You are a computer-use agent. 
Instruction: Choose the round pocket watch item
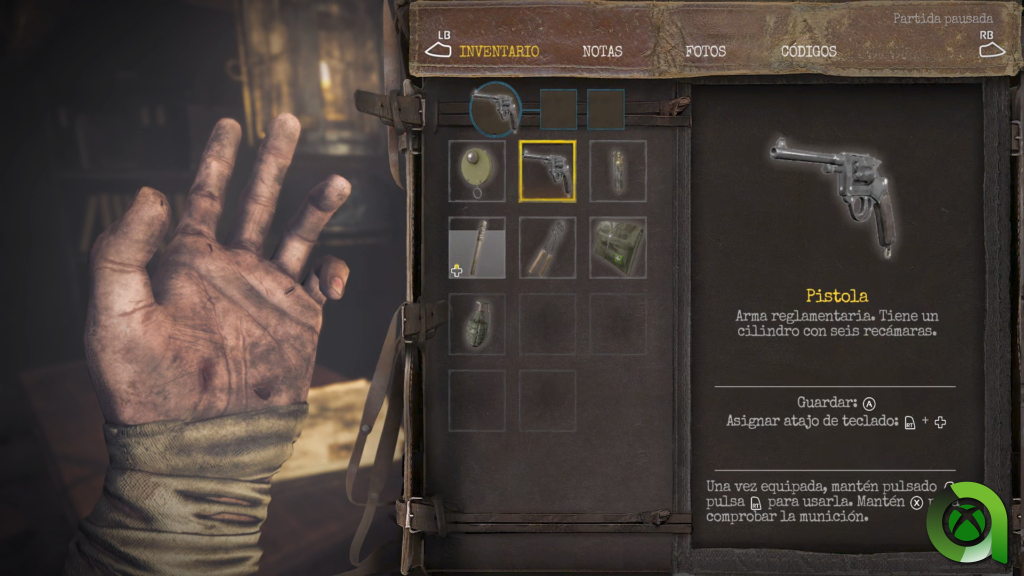(477, 171)
